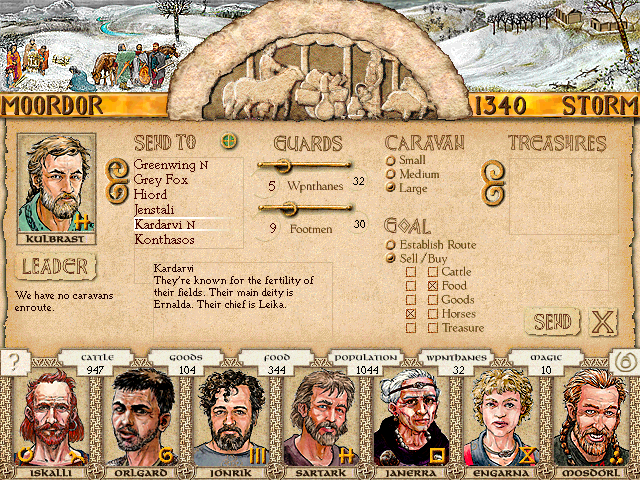The image size is (640, 480).
Task: Uncheck the checked Horses checkbox
Action: click(410, 314)
